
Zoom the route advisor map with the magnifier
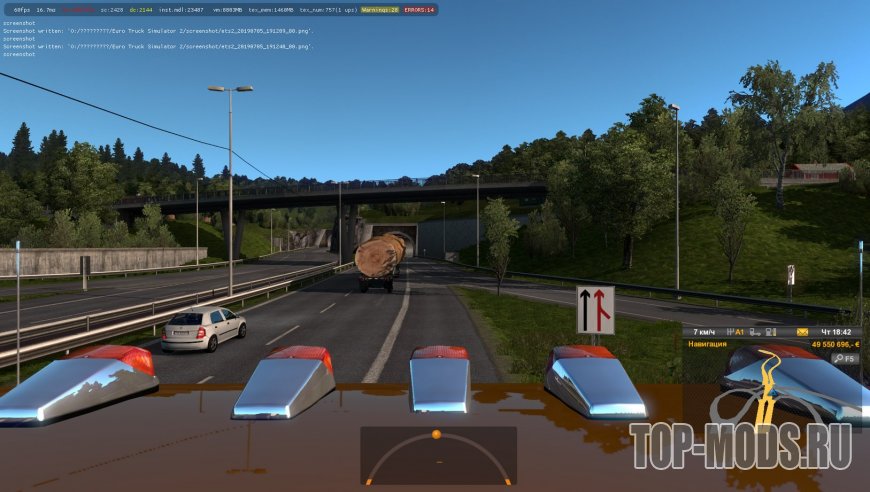pyautogui.click(x=838, y=358)
